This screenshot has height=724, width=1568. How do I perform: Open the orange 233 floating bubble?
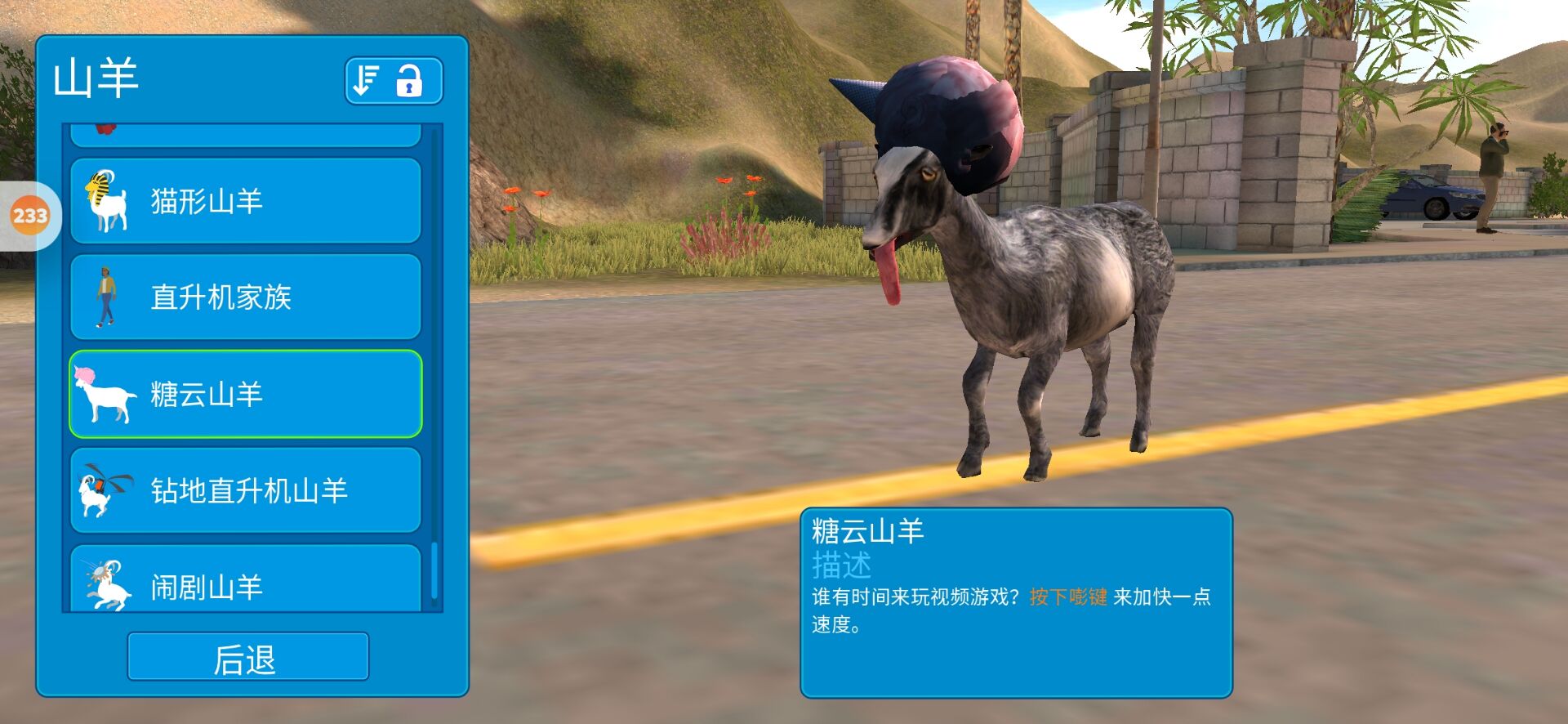(x=30, y=216)
